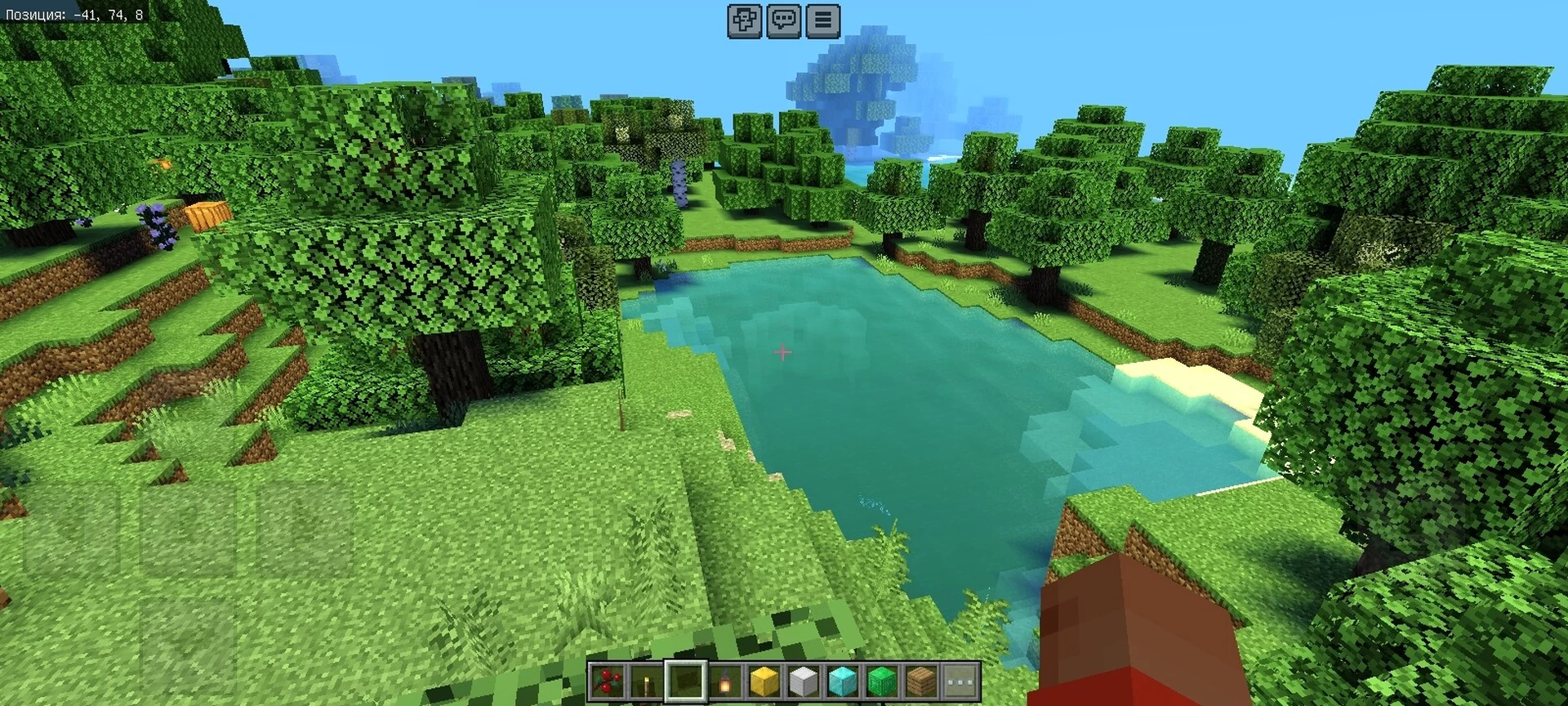Screen dimensions: 1568x706
Task: Select the diamond block slot
Action: click(x=842, y=681)
